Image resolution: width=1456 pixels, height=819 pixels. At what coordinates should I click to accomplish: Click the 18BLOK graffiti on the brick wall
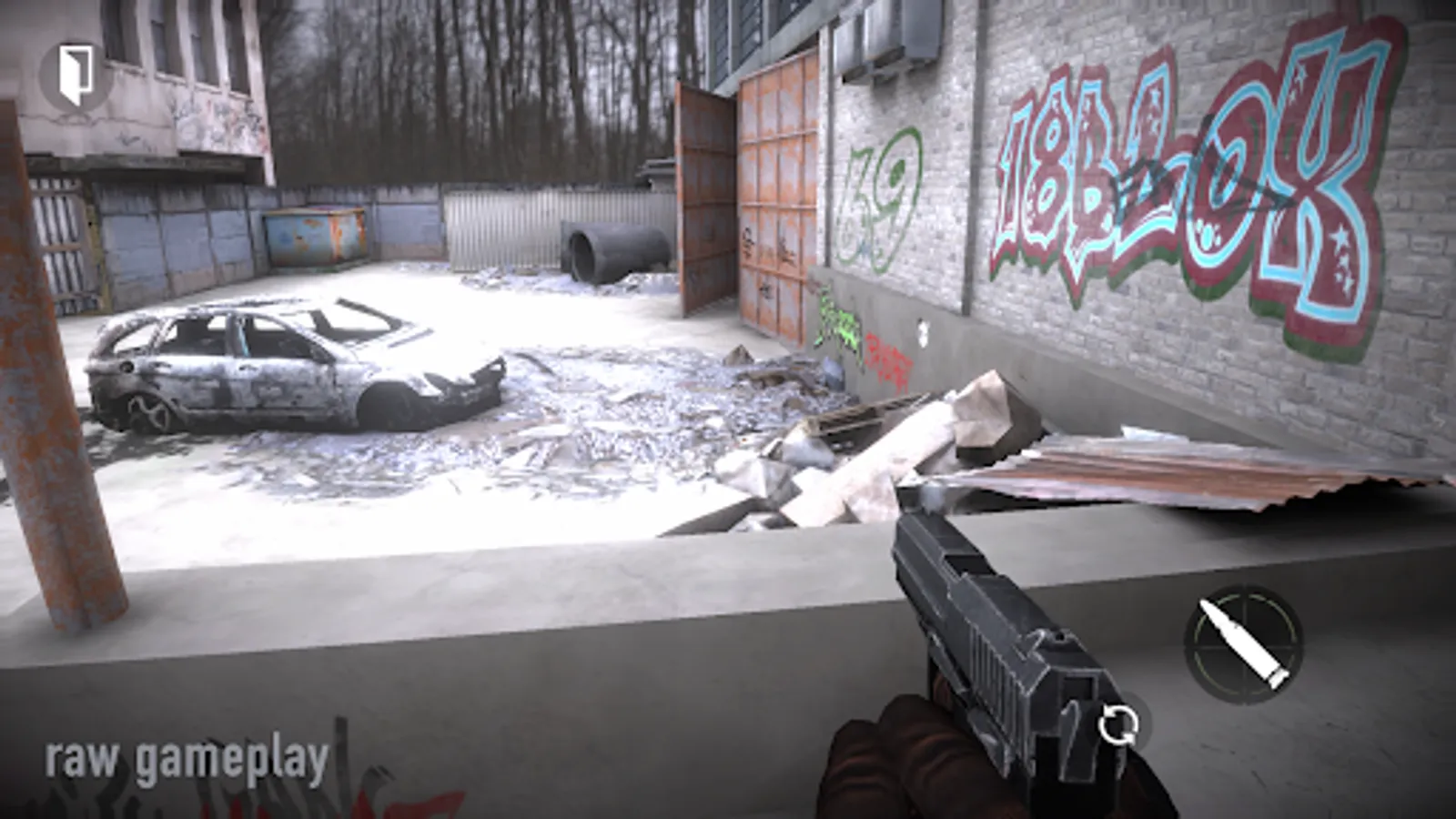(1183, 173)
